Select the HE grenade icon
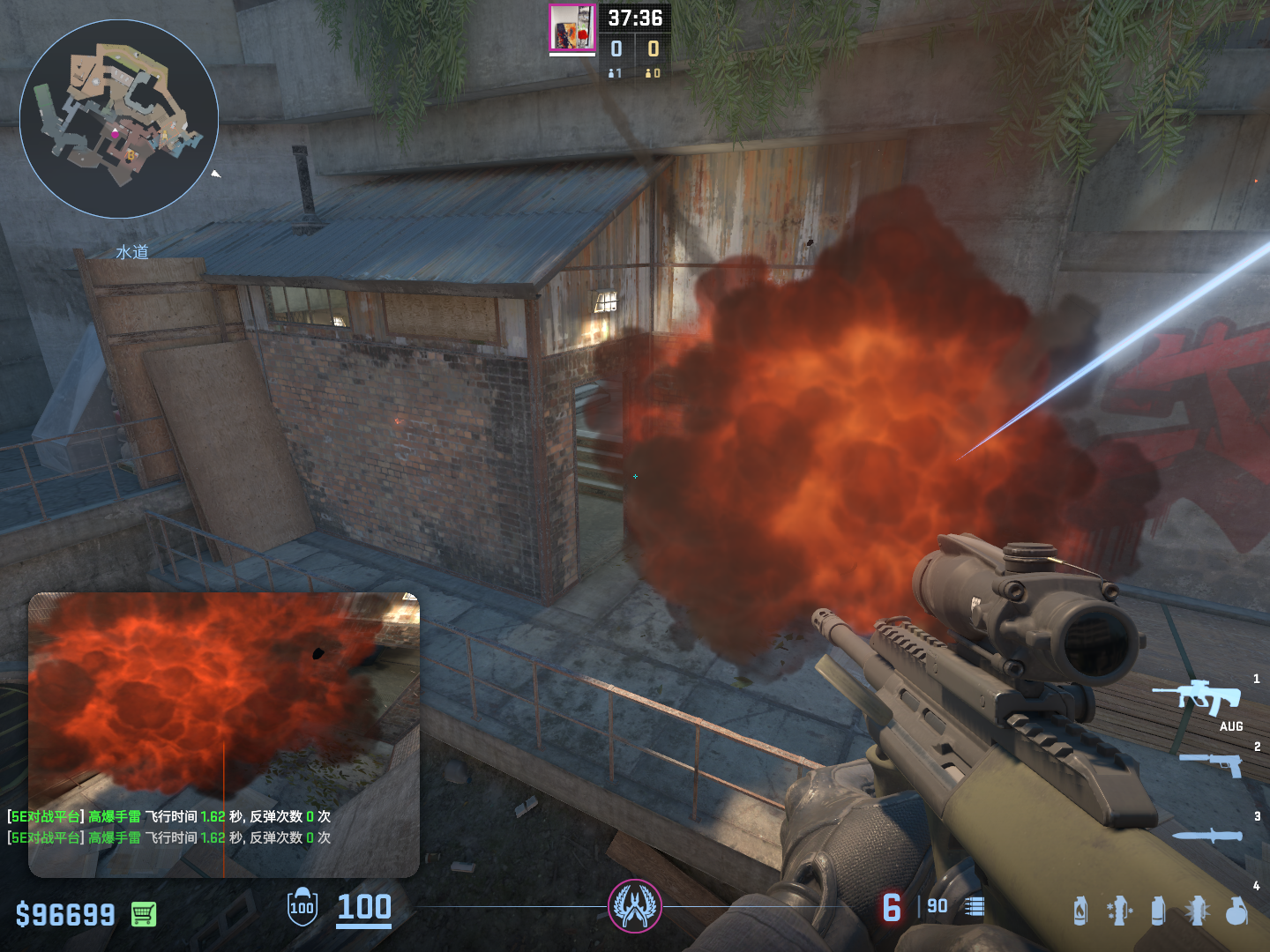This screenshot has height=952, width=1270. click(x=1236, y=911)
